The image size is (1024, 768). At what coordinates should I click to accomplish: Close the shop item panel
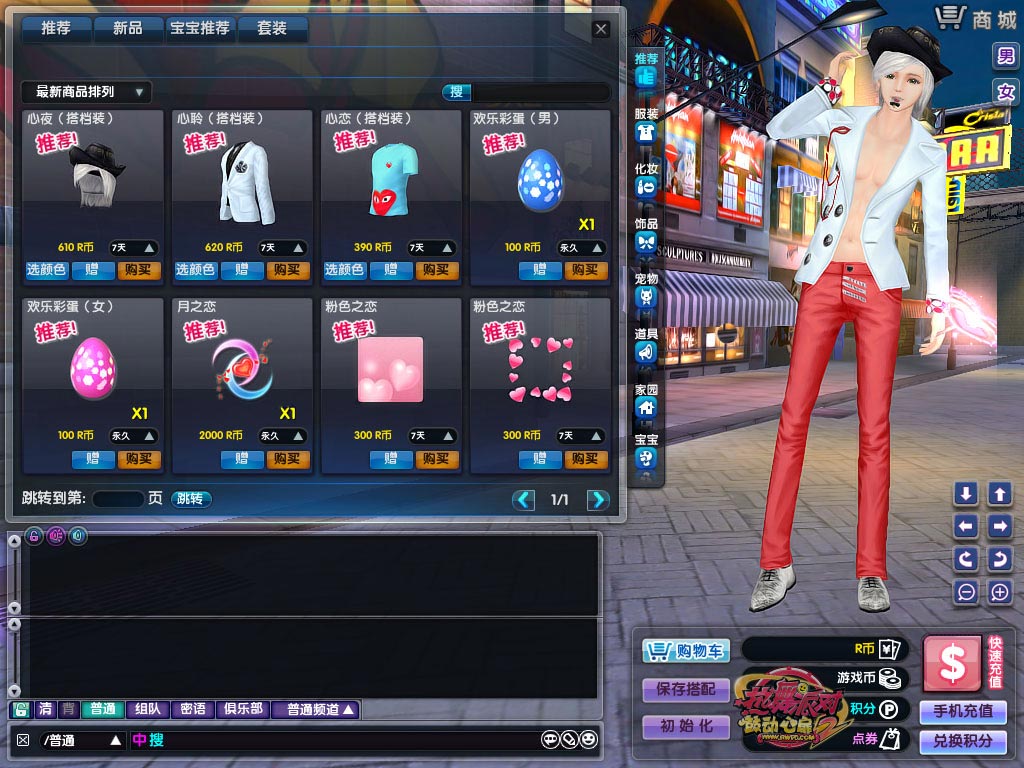(x=601, y=29)
